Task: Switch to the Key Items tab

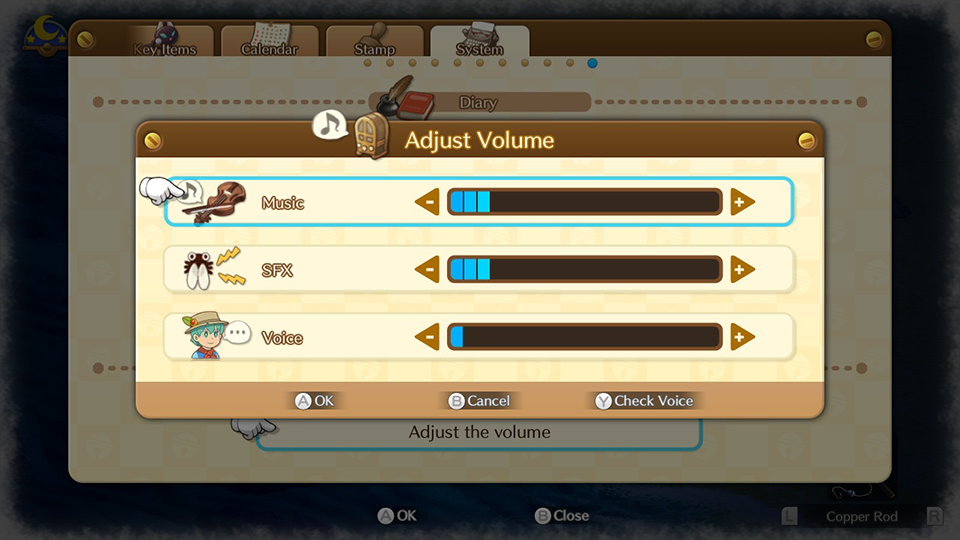Action: pyautogui.click(x=165, y=45)
